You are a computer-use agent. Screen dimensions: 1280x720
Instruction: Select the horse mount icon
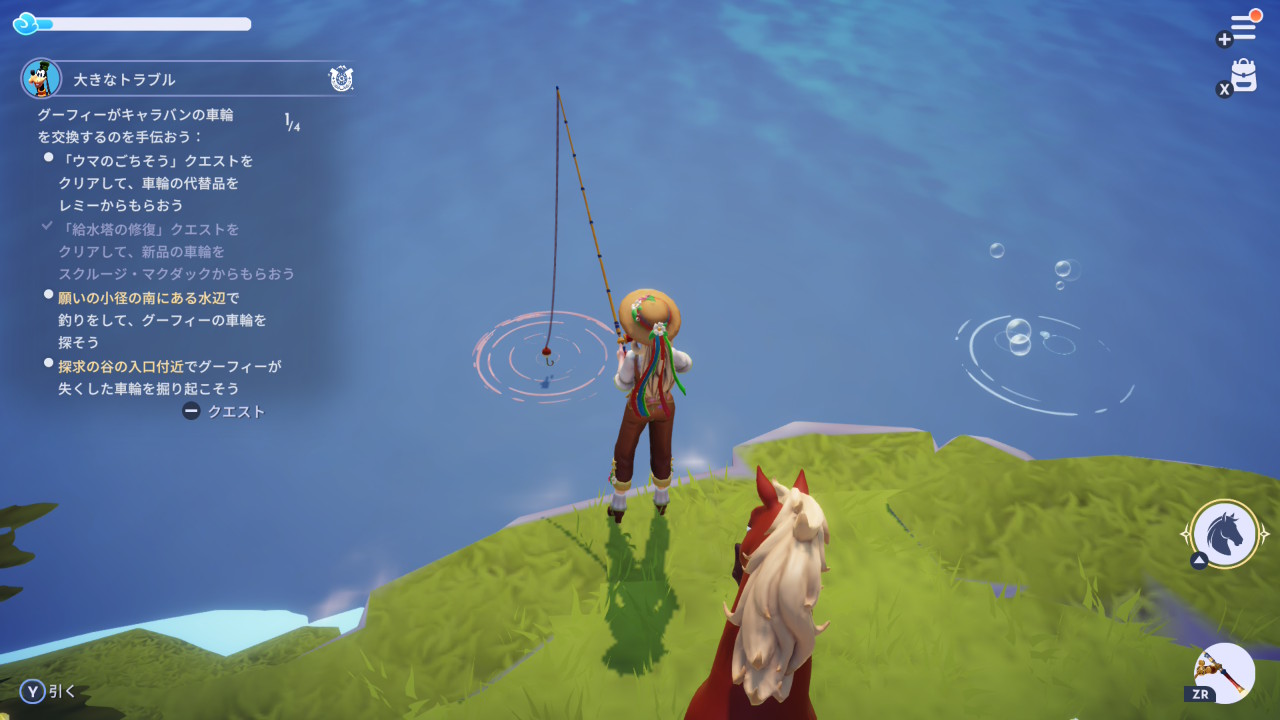coord(1225,534)
